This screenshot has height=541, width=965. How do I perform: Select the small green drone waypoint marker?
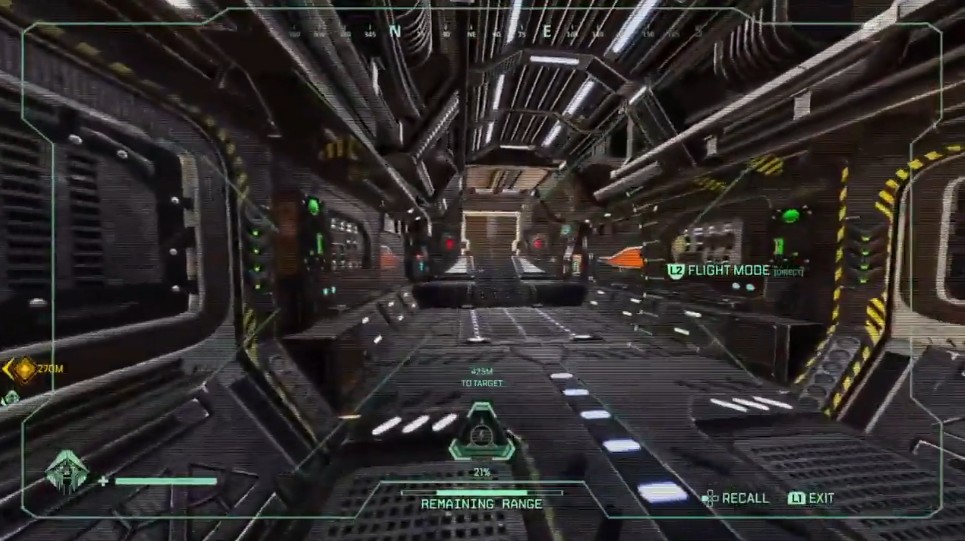point(9,398)
